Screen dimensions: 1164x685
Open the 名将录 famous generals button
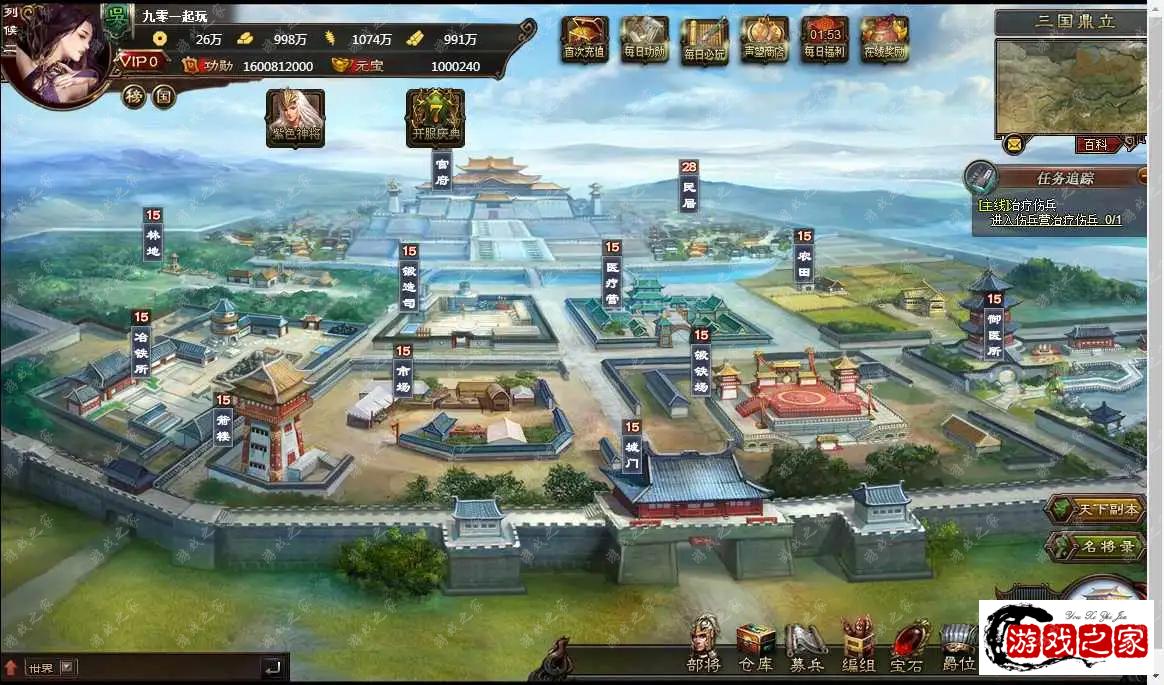click(x=1096, y=547)
